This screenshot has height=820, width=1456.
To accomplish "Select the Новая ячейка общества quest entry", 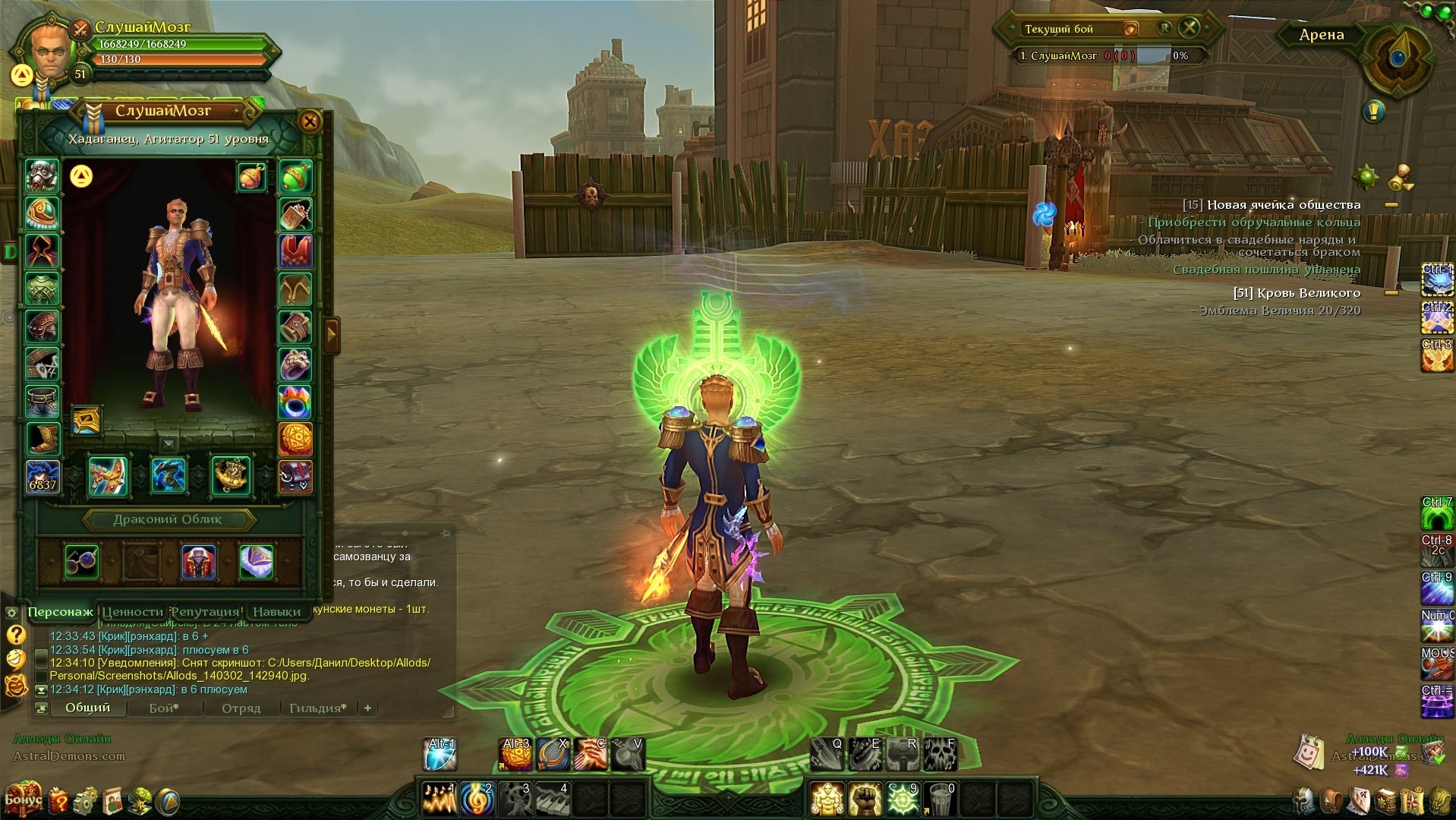I will point(1283,205).
